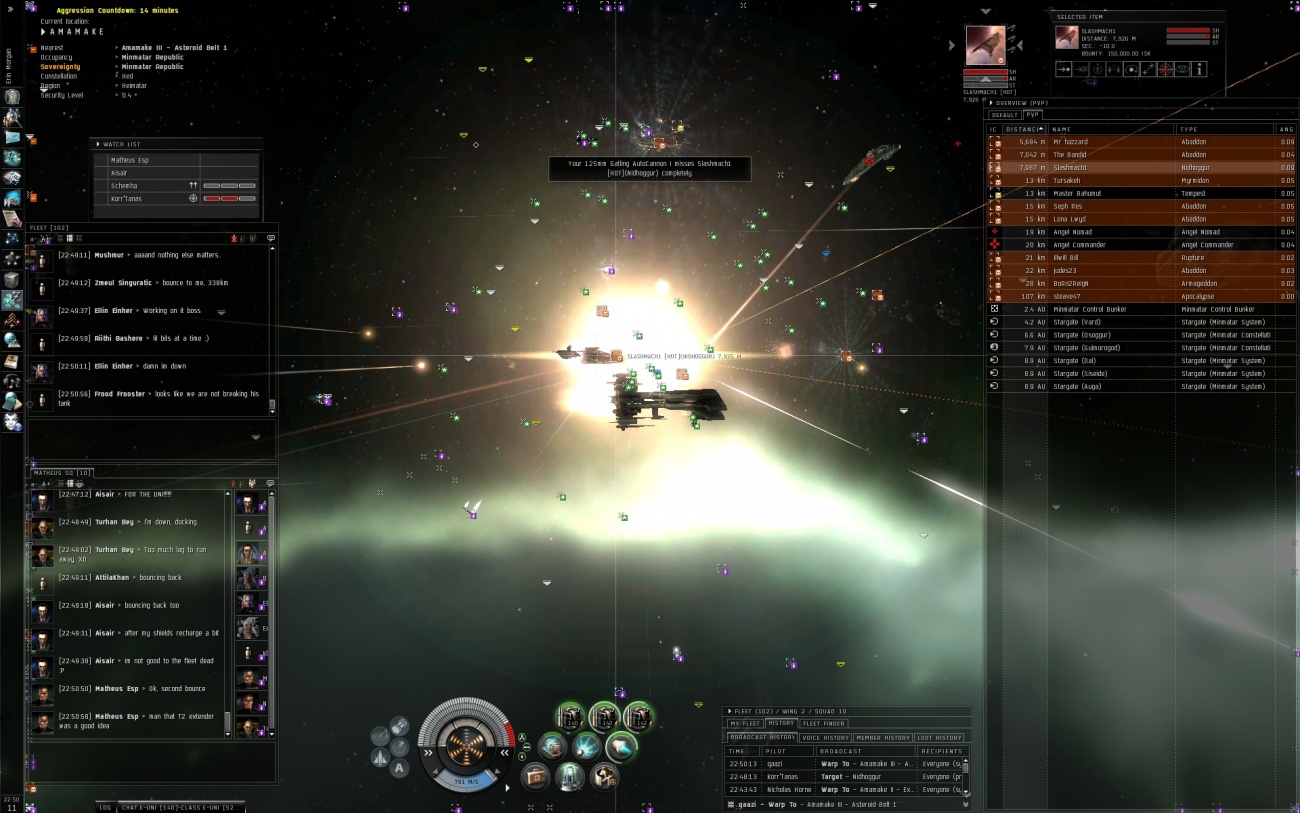The image size is (1300, 813).
Task: Click the look-at eye icon
Action: [x=1181, y=69]
